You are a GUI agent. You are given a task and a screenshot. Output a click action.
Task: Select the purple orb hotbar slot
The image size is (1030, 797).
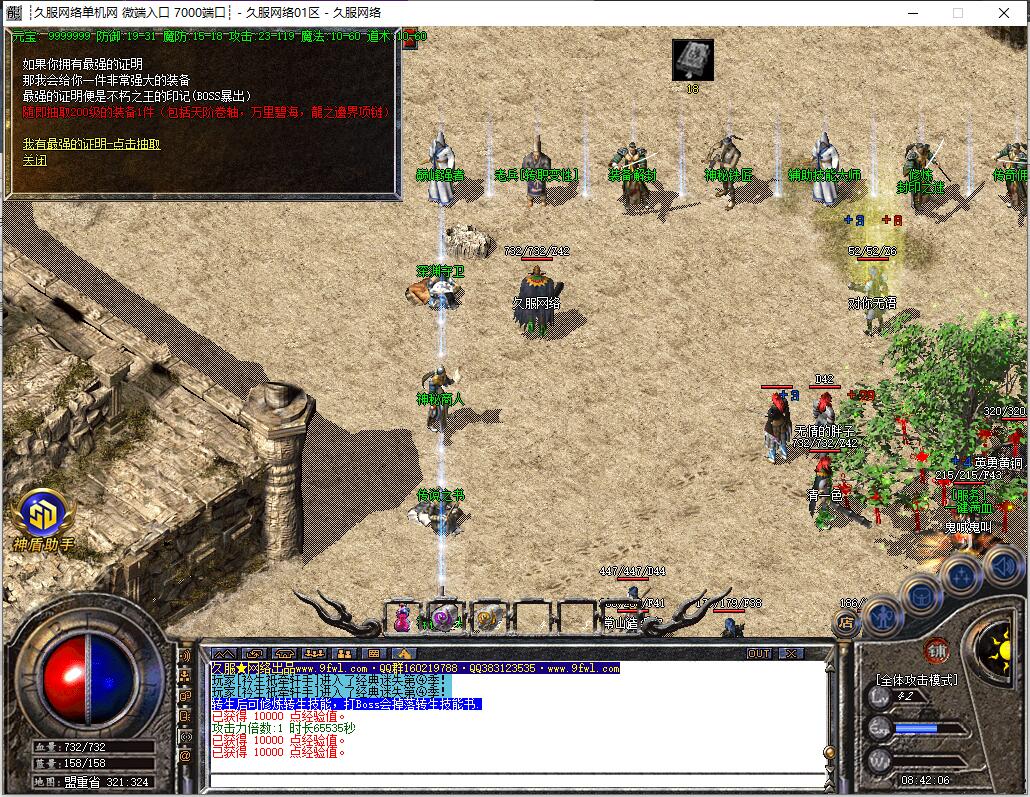(x=442, y=619)
